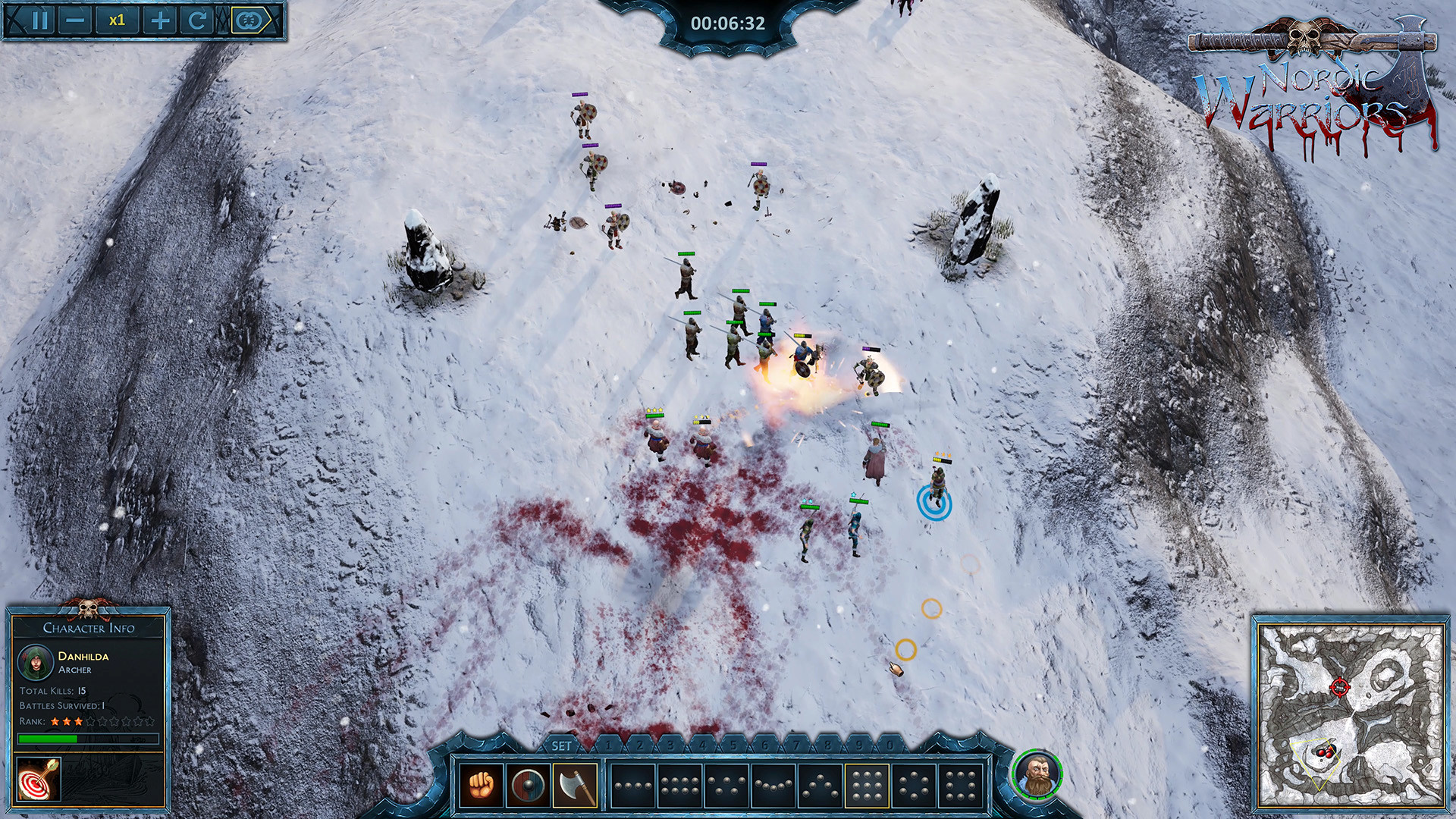
Task: Click the red objective marker on the minimap
Action: click(x=1340, y=687)
